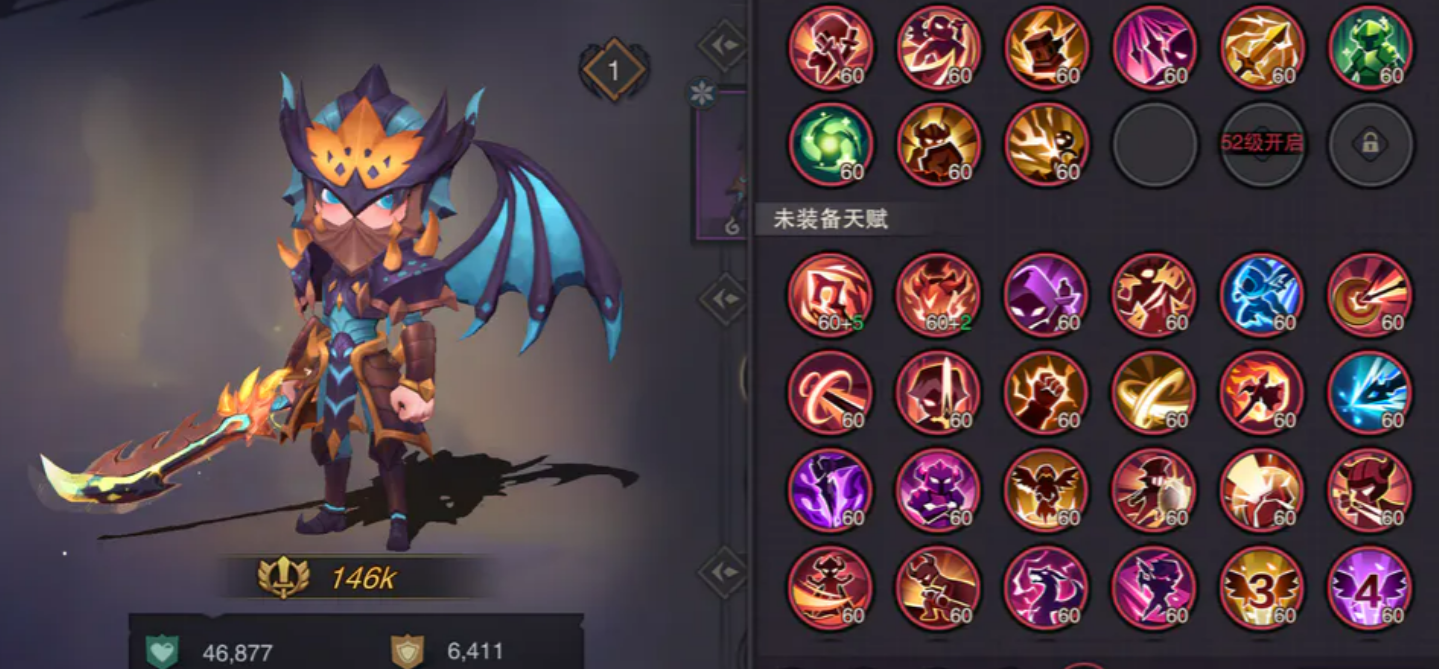Choose the purple hooded figure talent

[x=1046, y=295]
